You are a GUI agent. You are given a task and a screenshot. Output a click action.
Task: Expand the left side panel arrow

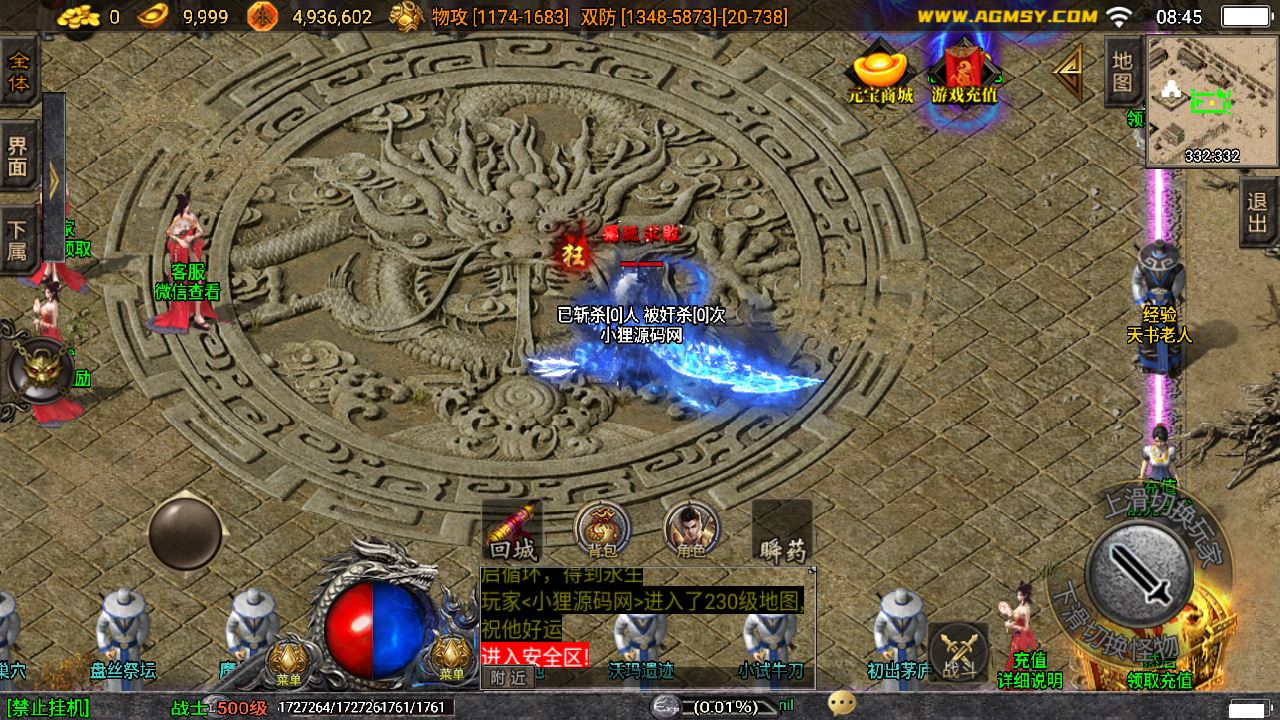coord(54,178)
